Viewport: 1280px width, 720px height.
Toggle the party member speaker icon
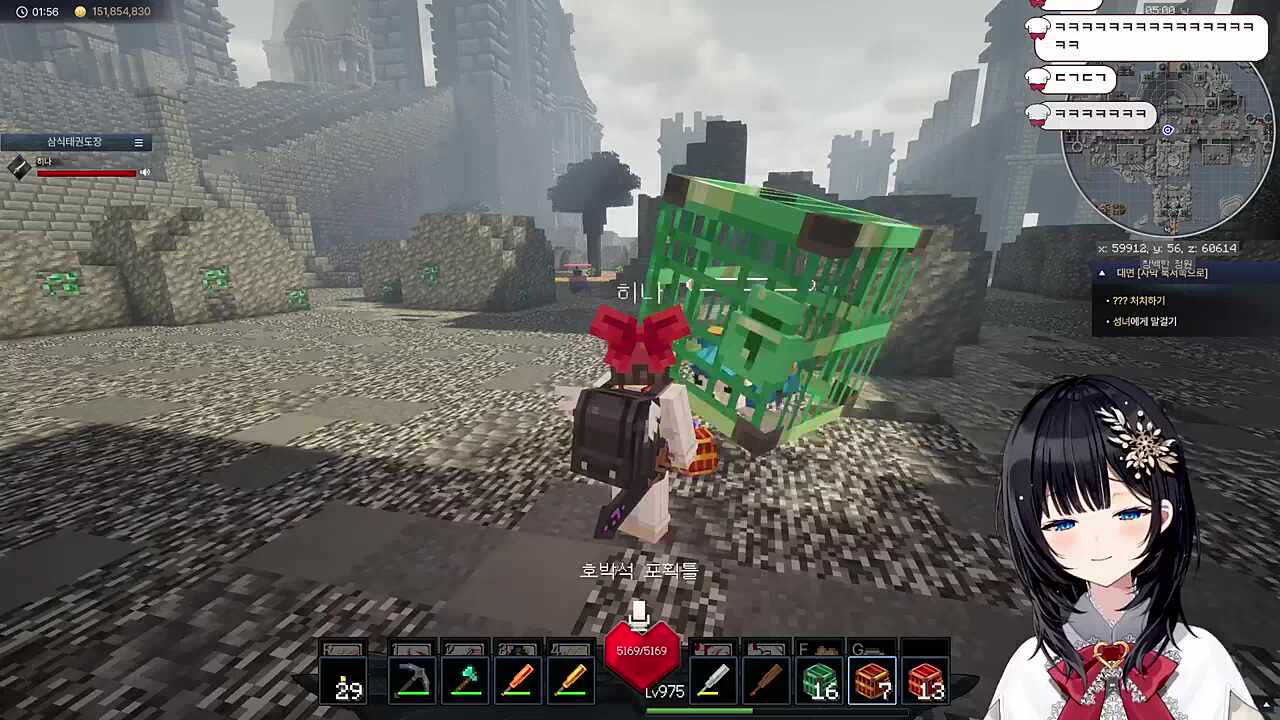pos(145,172)
